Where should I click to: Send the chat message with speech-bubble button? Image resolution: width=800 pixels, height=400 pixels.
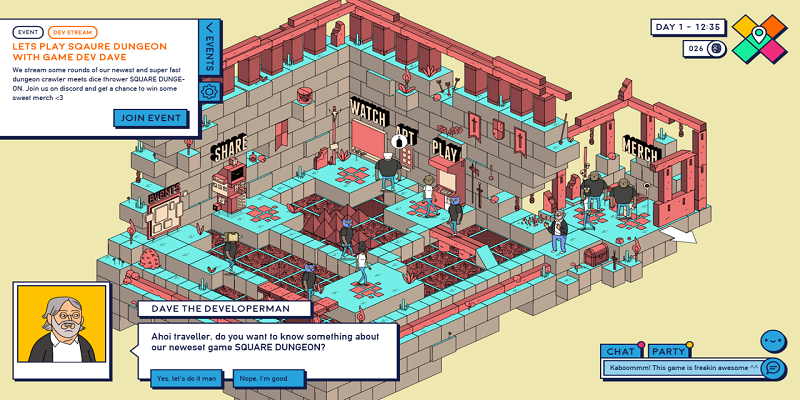[772, 368]
